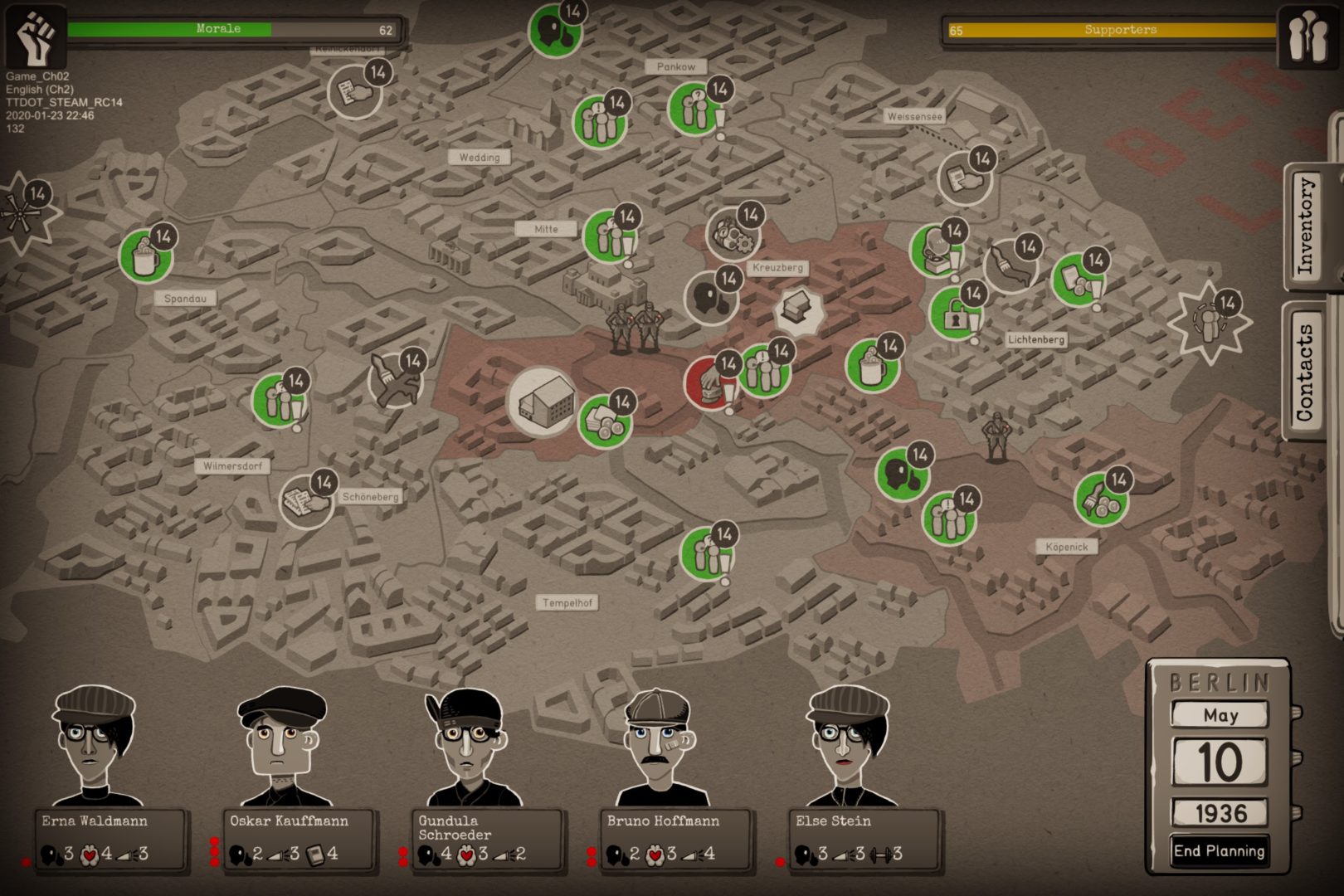The width and height of the screenshot is (1344, 896).
Task: Select the red mission marker on the map
Action: (x=710, y=382)
